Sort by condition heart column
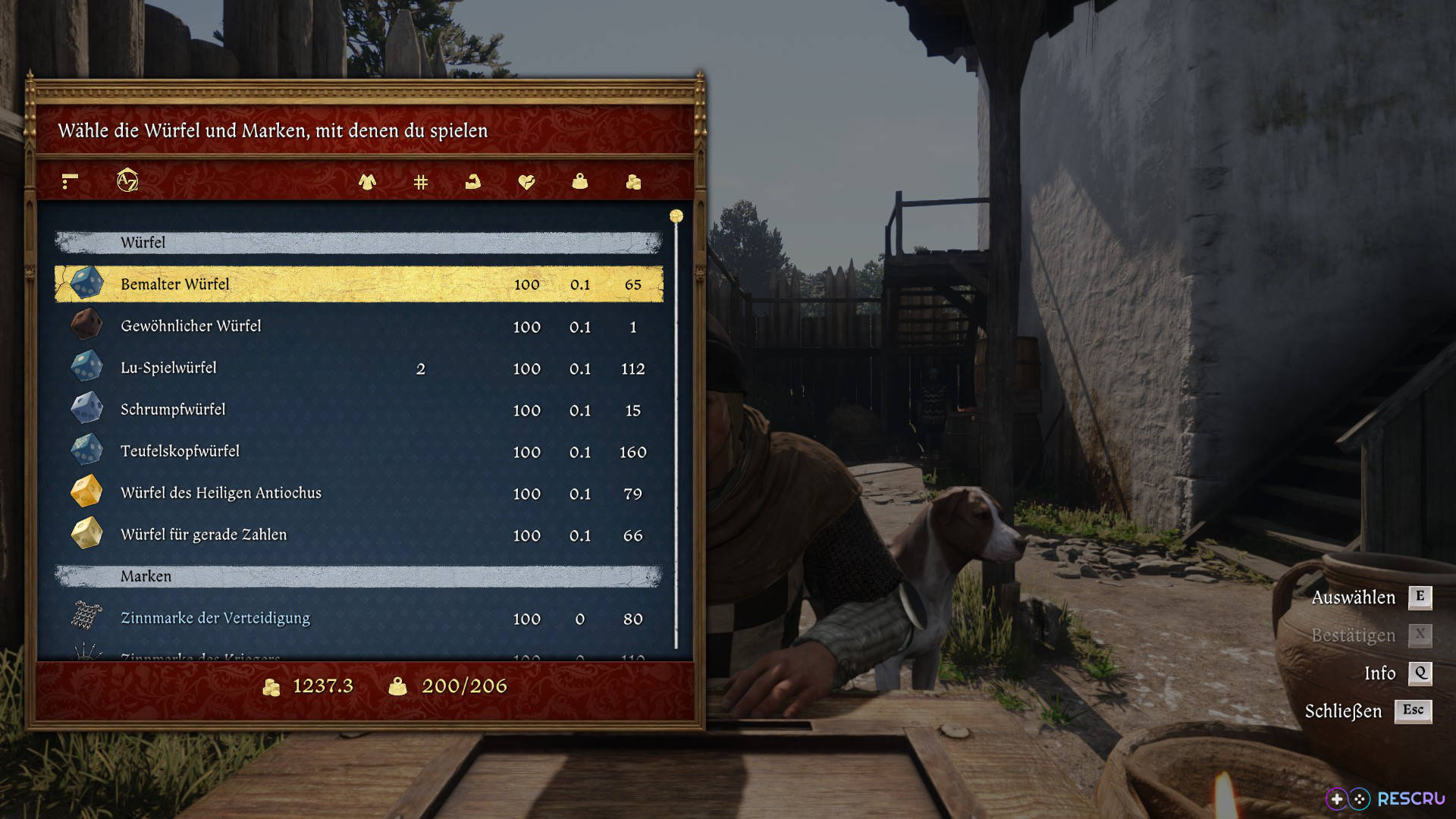1456x819 pixels. pos(526,182)
